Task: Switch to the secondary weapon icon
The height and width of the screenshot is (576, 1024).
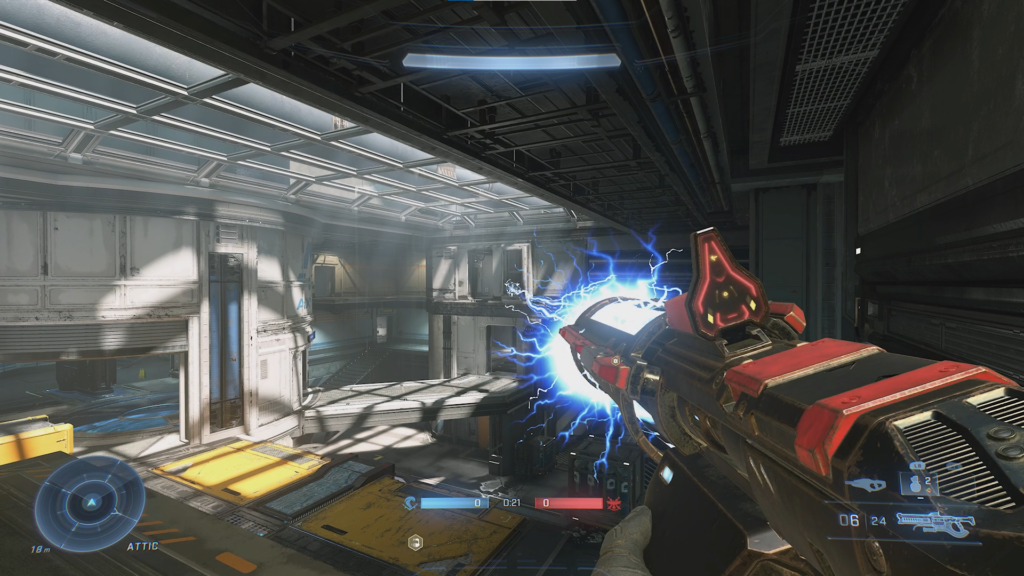Action: click(866, 483)
